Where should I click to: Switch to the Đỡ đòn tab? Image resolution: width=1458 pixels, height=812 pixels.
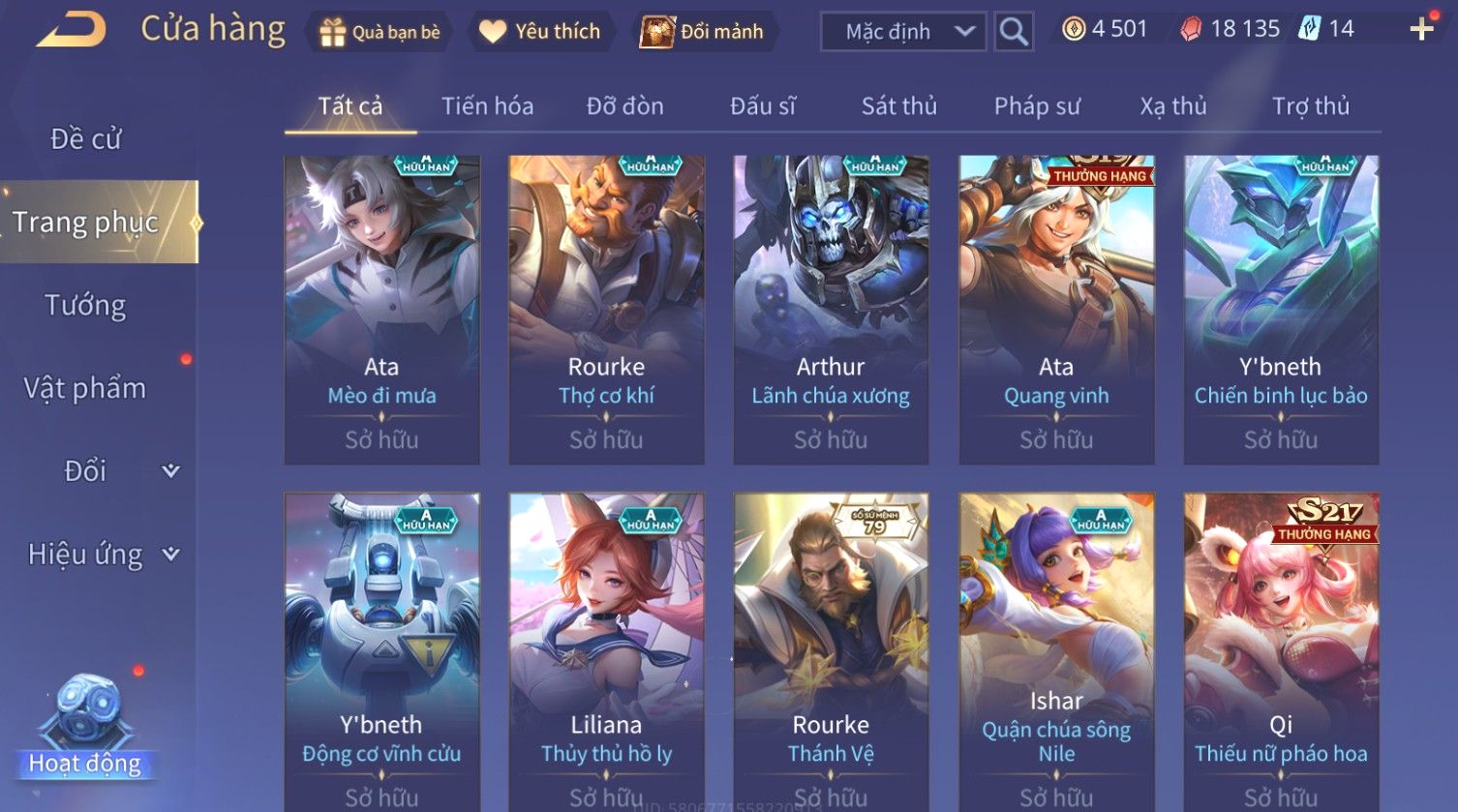pos(624,106)
